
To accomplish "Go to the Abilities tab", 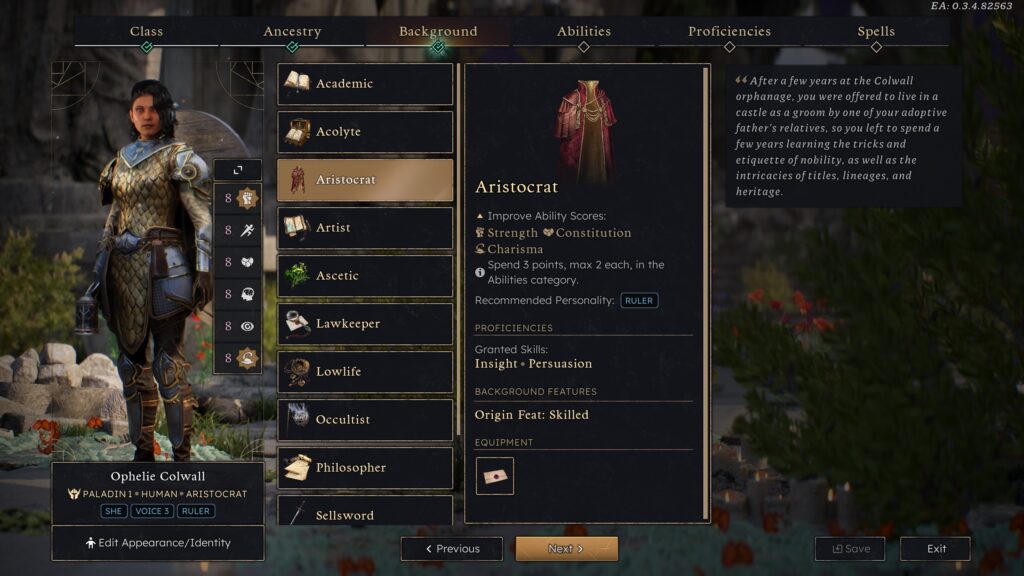I will coord(583,32).
